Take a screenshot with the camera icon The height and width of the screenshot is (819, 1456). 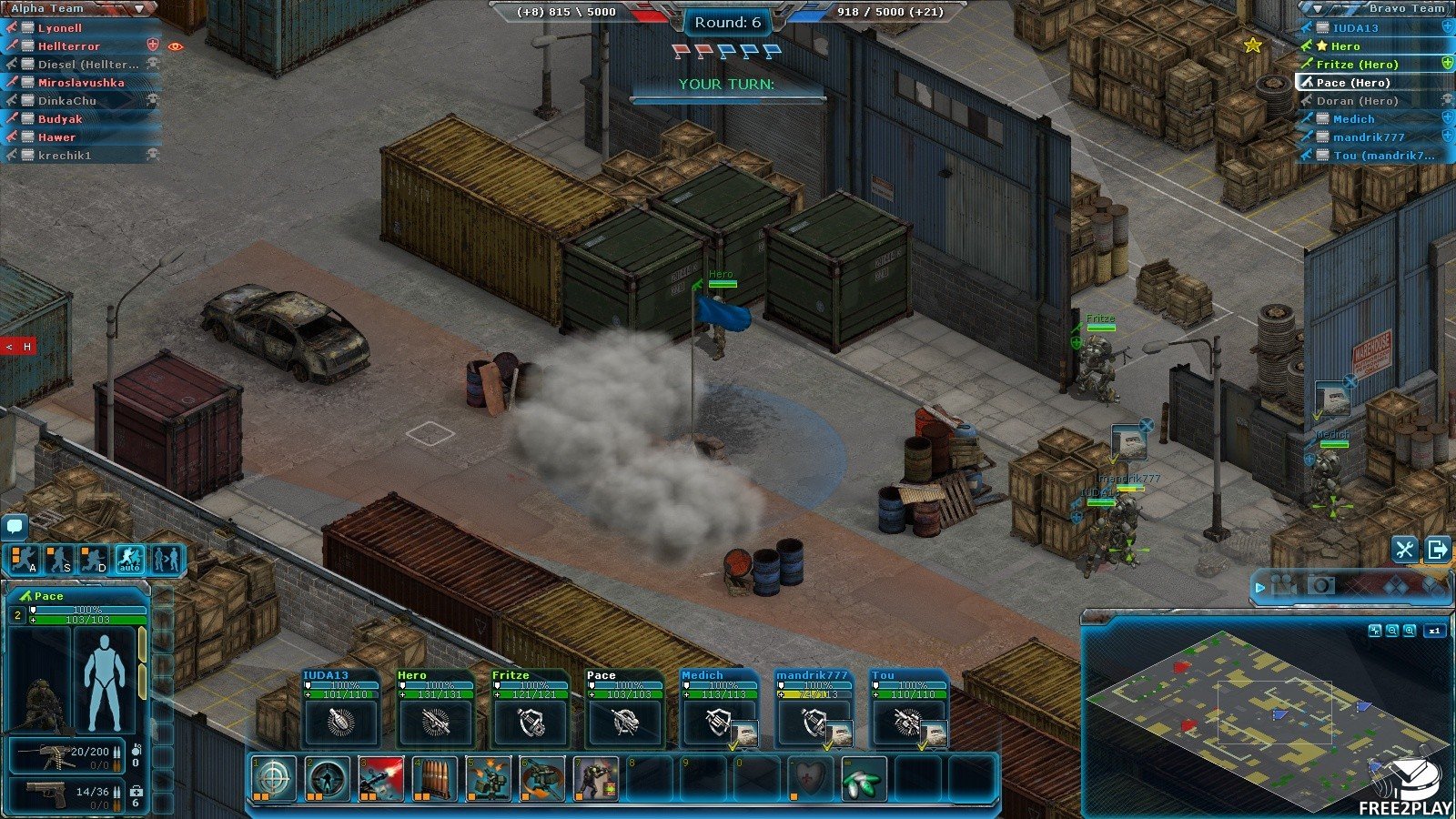[x=1321, y=585]
